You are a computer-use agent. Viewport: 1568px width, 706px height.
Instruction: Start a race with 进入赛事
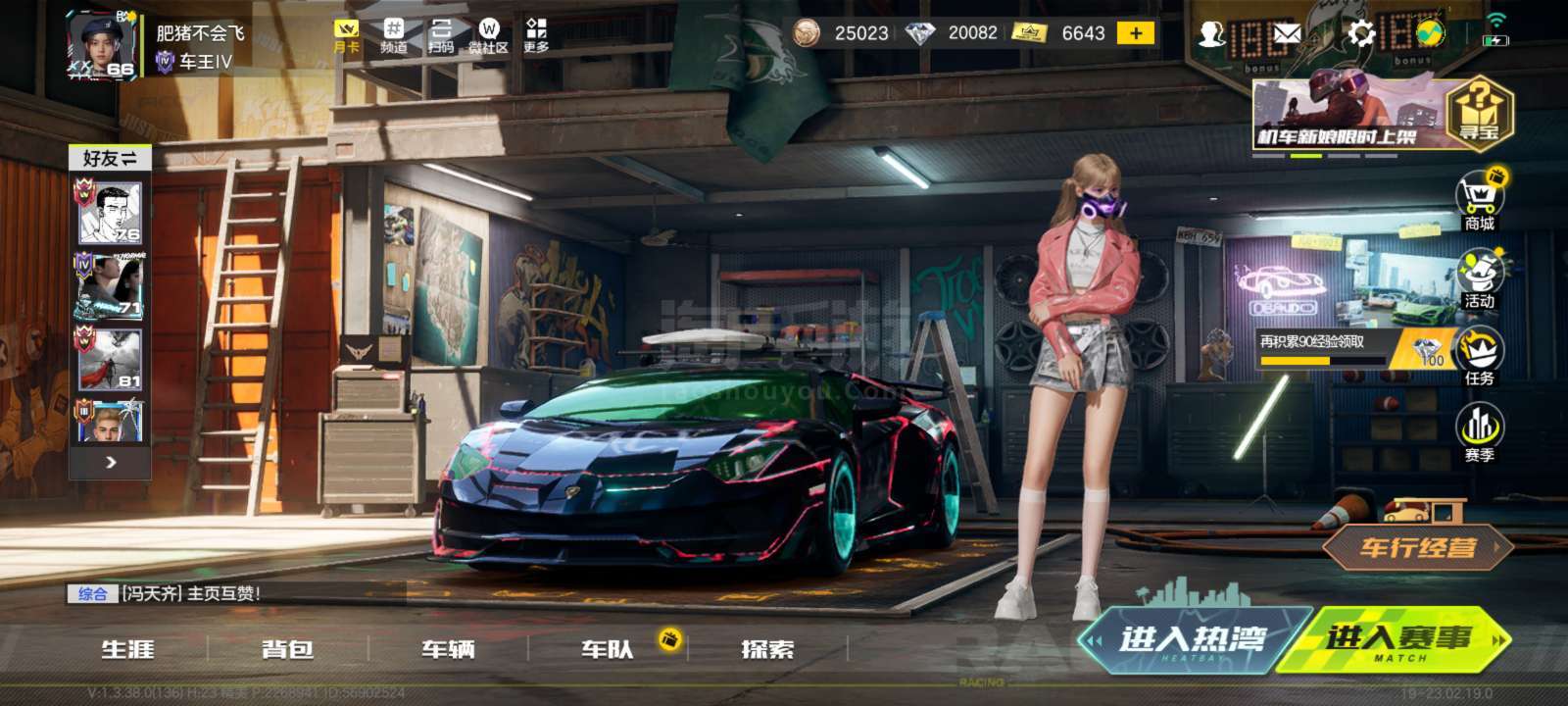[x=1398, y=640]
